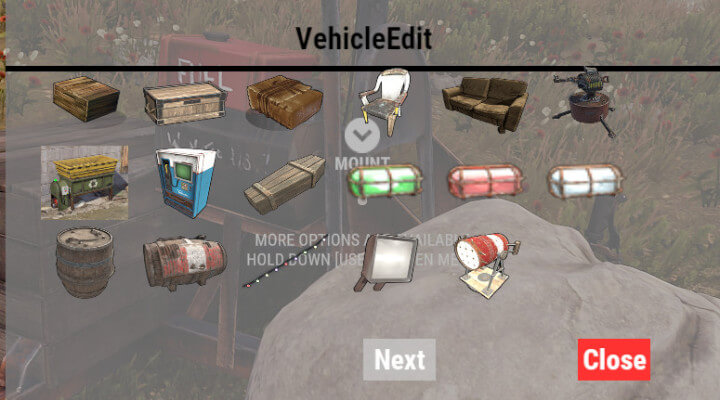Pick the green recycler item
The height and width of the screenshot is (400, 720).
(x=84, y=181)
